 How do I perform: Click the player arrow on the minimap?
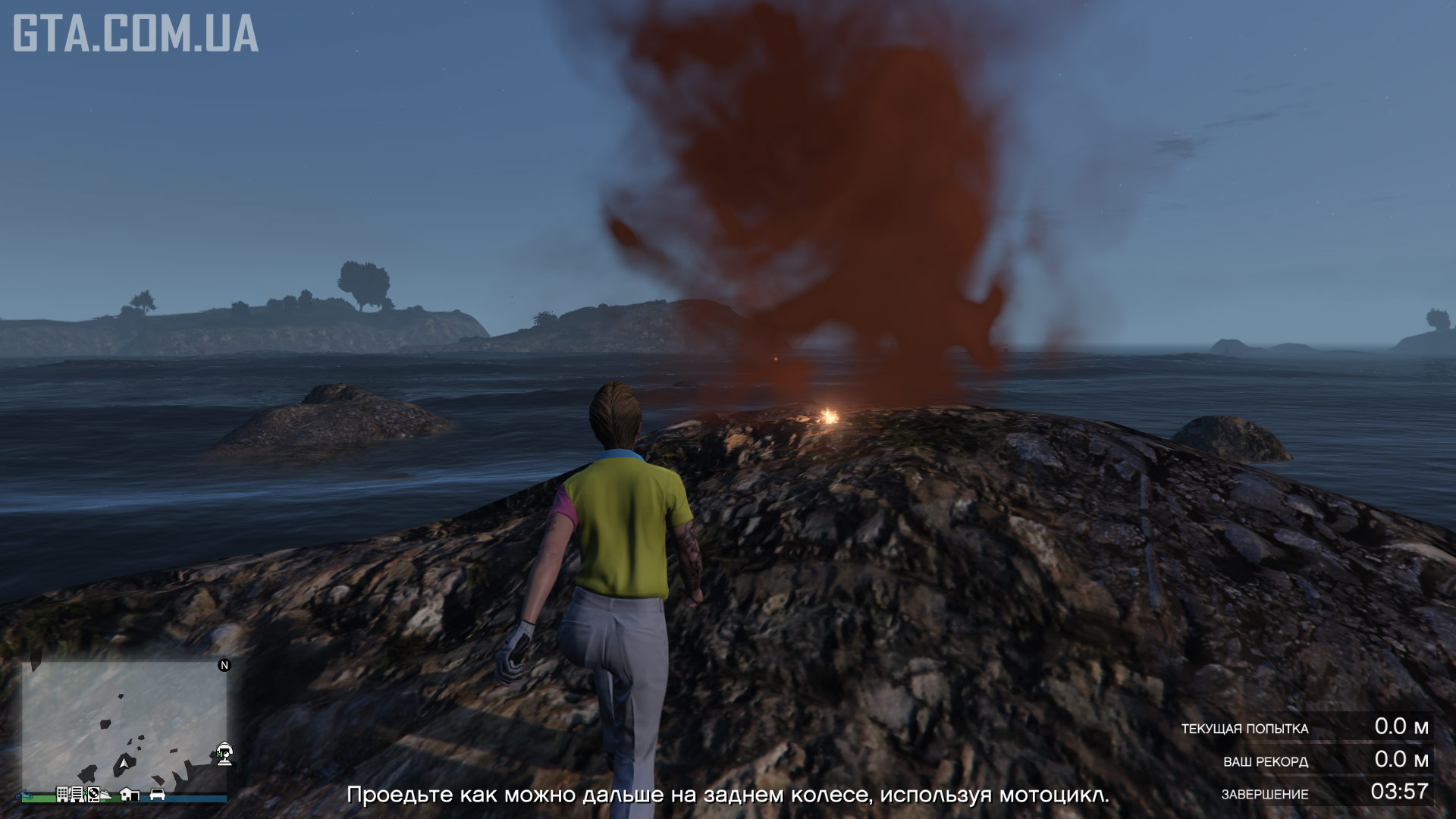click(124, 763)
